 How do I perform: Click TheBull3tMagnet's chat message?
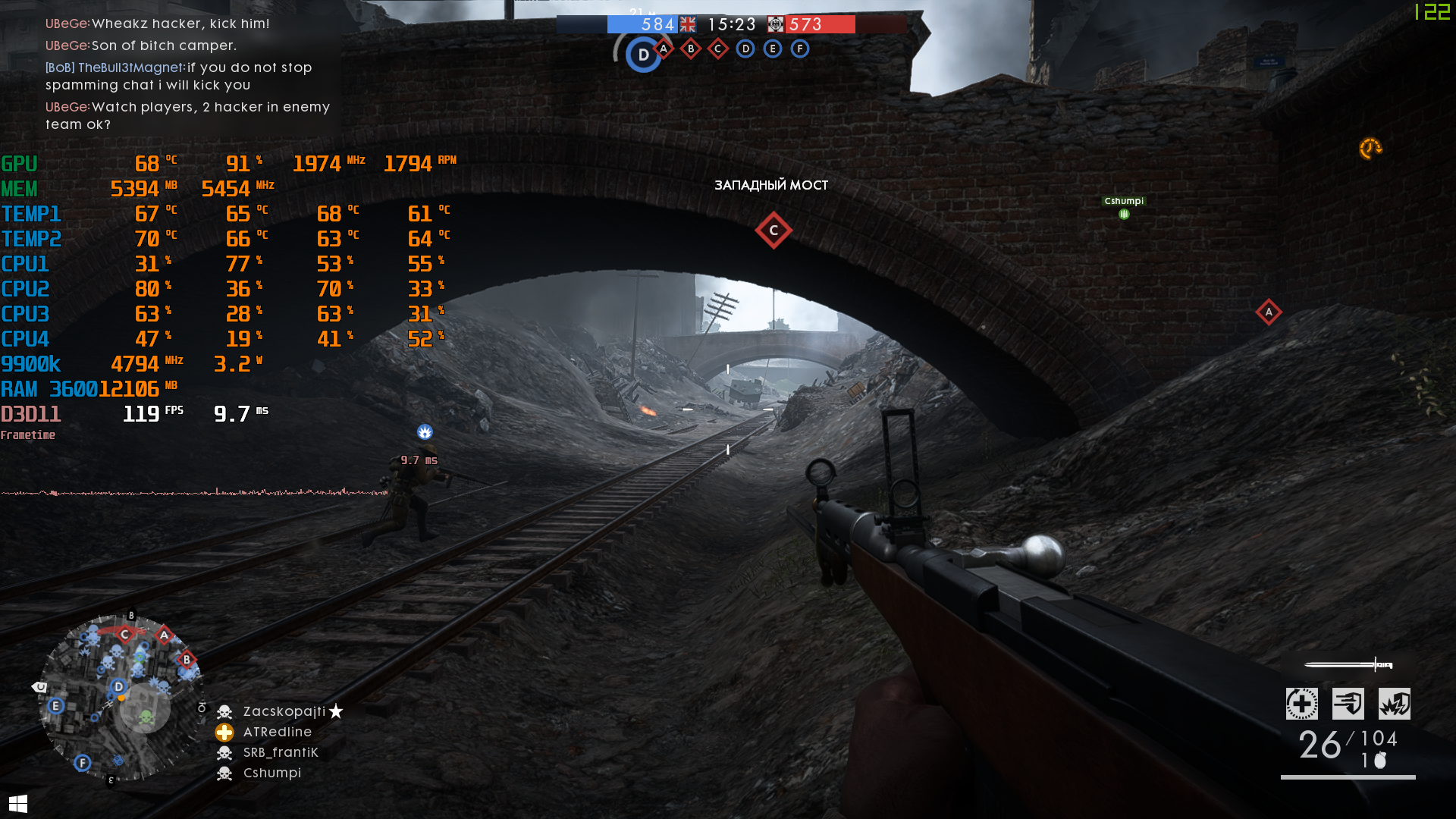point(179,76)
